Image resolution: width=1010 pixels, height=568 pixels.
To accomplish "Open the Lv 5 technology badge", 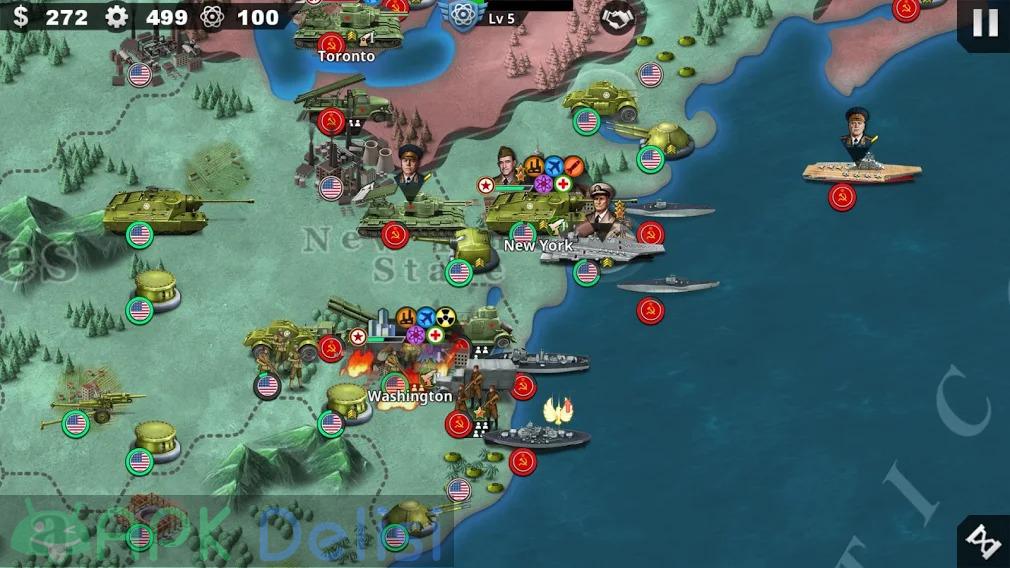I will point(462,14).
